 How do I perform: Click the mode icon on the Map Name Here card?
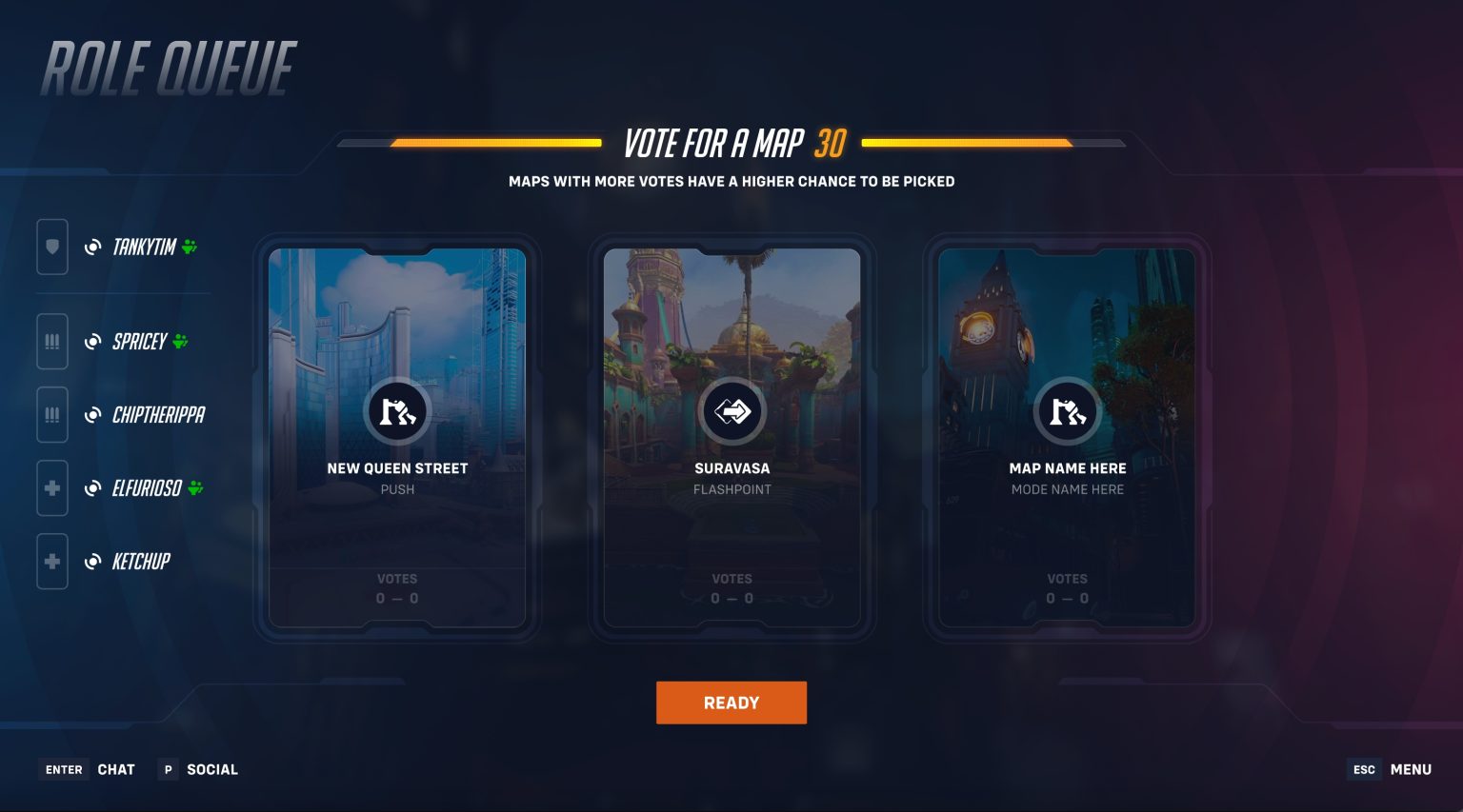point(1068,411)
